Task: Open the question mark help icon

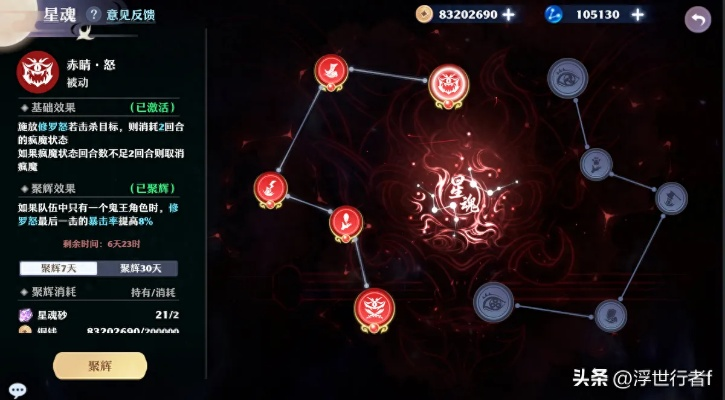Action: [94, 15]
